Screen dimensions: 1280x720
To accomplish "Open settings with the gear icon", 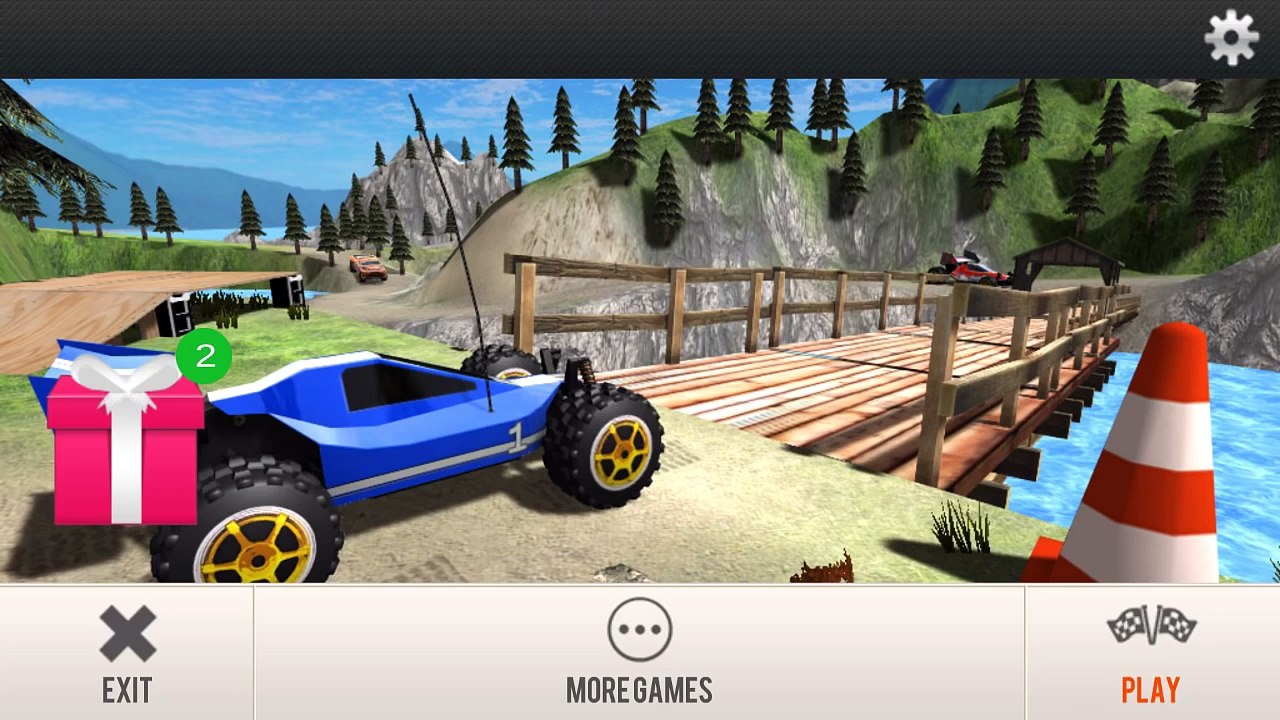I will point(1231,38).
